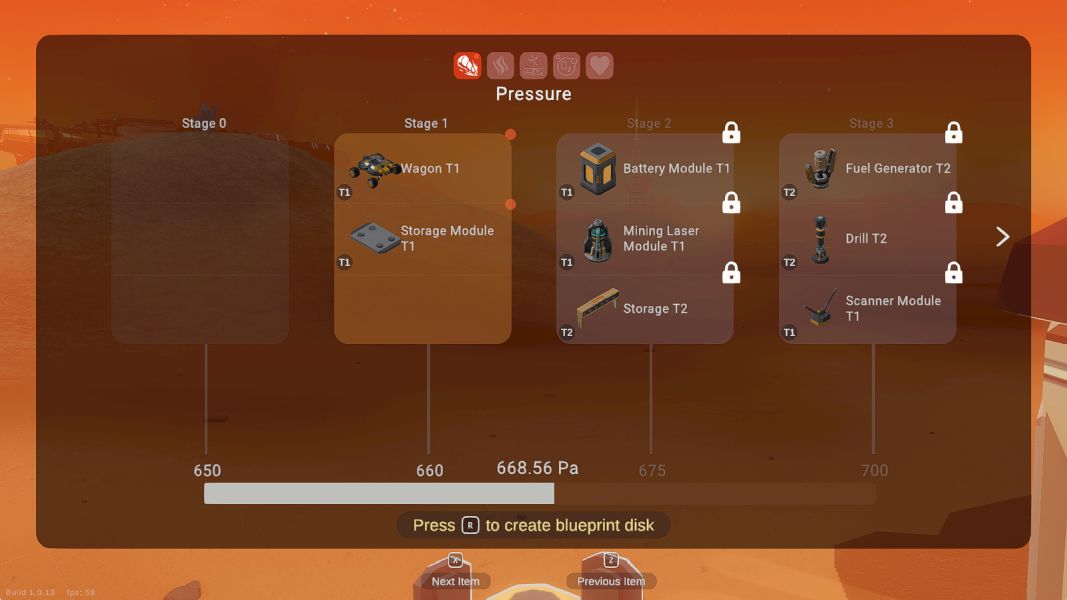Switch to the O2 oxygen tab
Image resolution: width=1067 pixels, height=600 pixels.
pos(566,66)
